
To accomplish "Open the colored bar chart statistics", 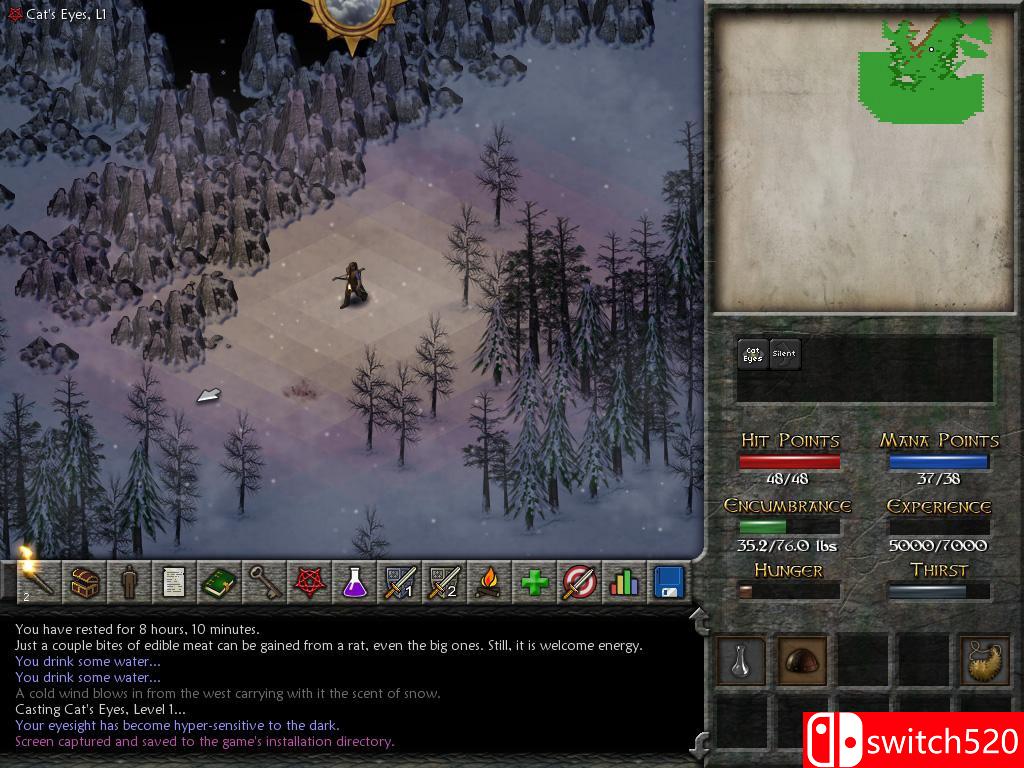I will coord(623,581).
